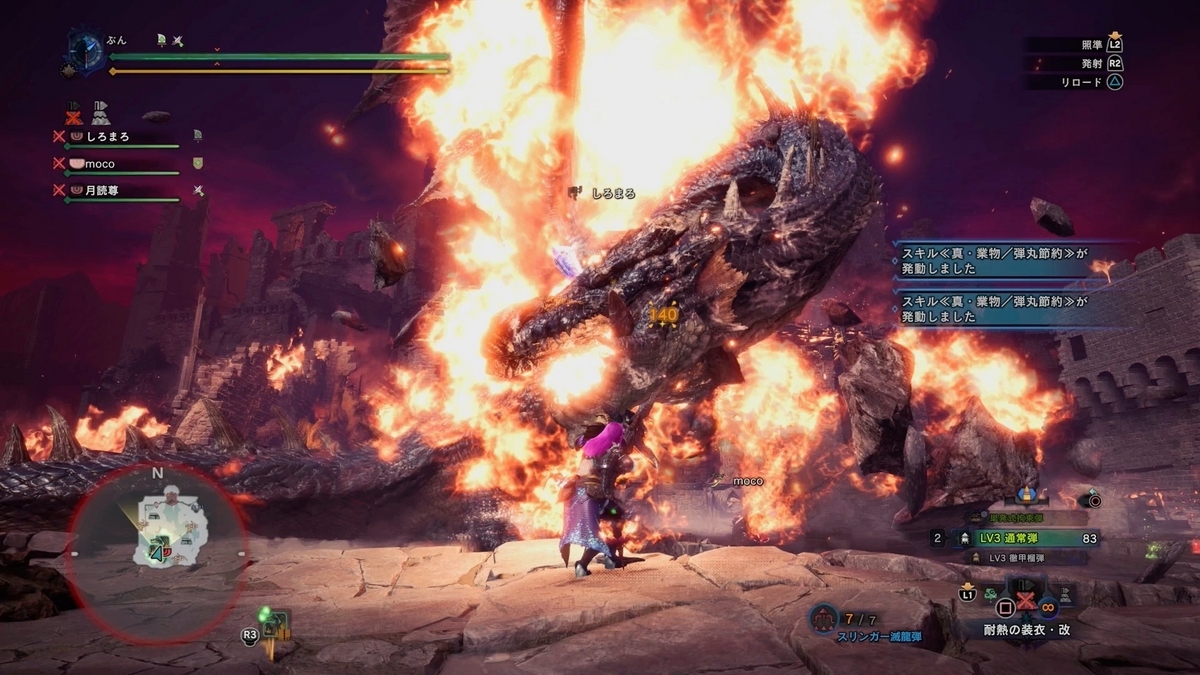Click the circular minimap

[156, 548]
